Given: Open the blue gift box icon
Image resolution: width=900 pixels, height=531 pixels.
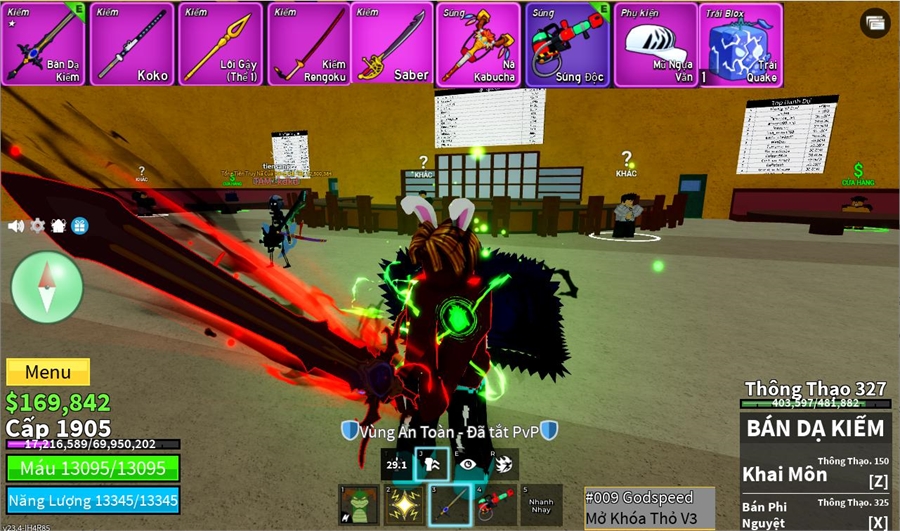Looking at the screenshot, I should click(80, 226).
